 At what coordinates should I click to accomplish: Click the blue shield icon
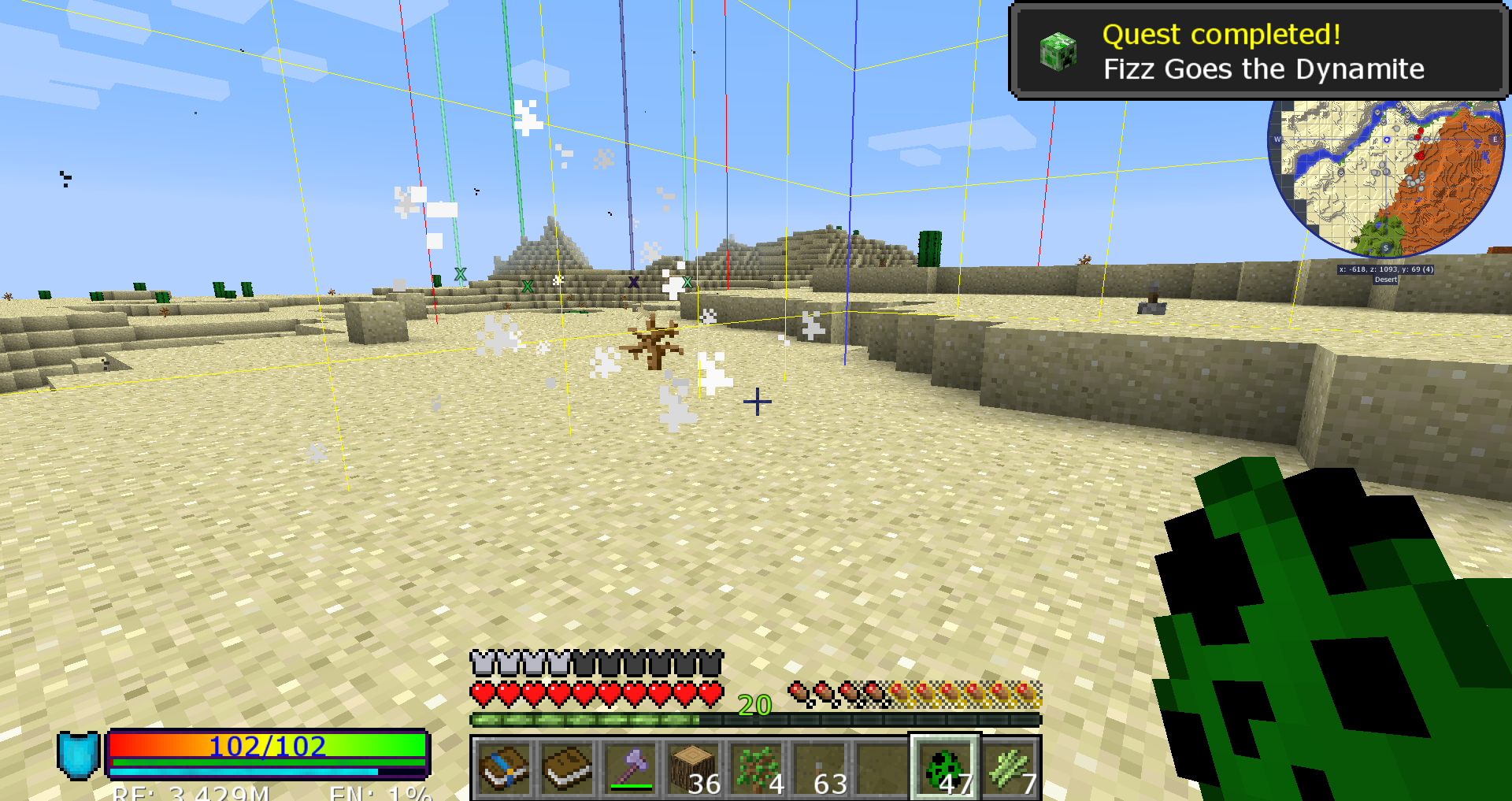78,755
